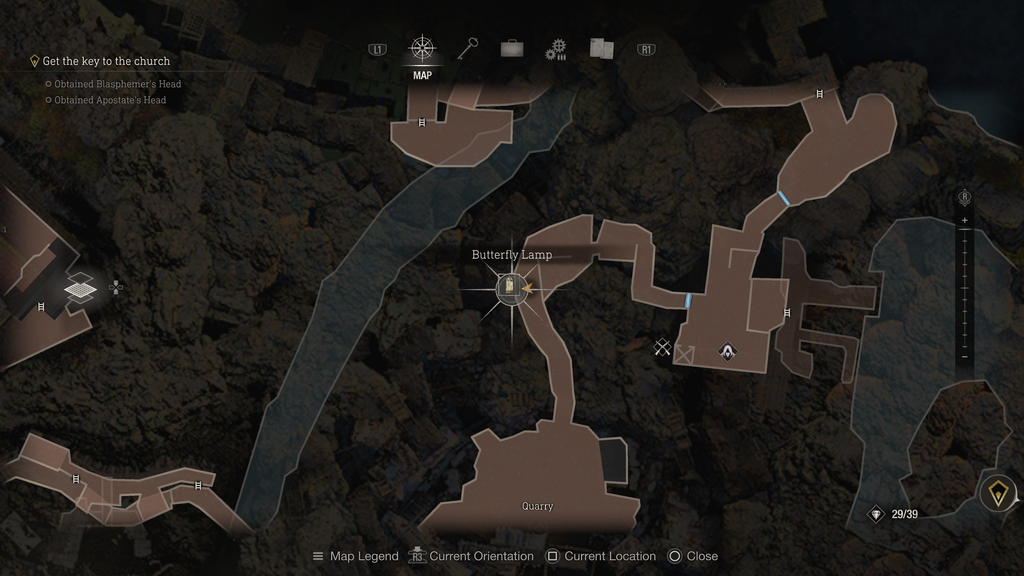The width and height of the screenshot is (1024, 576).
Task: Open the Map Legend
Action: point(355,556)
